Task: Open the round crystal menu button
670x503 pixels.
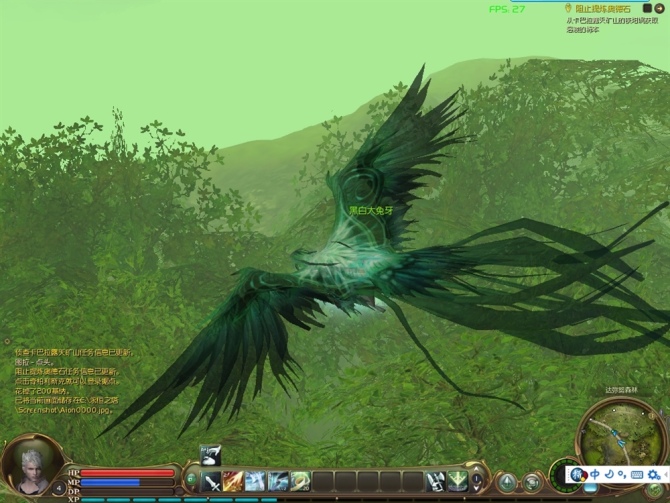Action: point(508,483)
